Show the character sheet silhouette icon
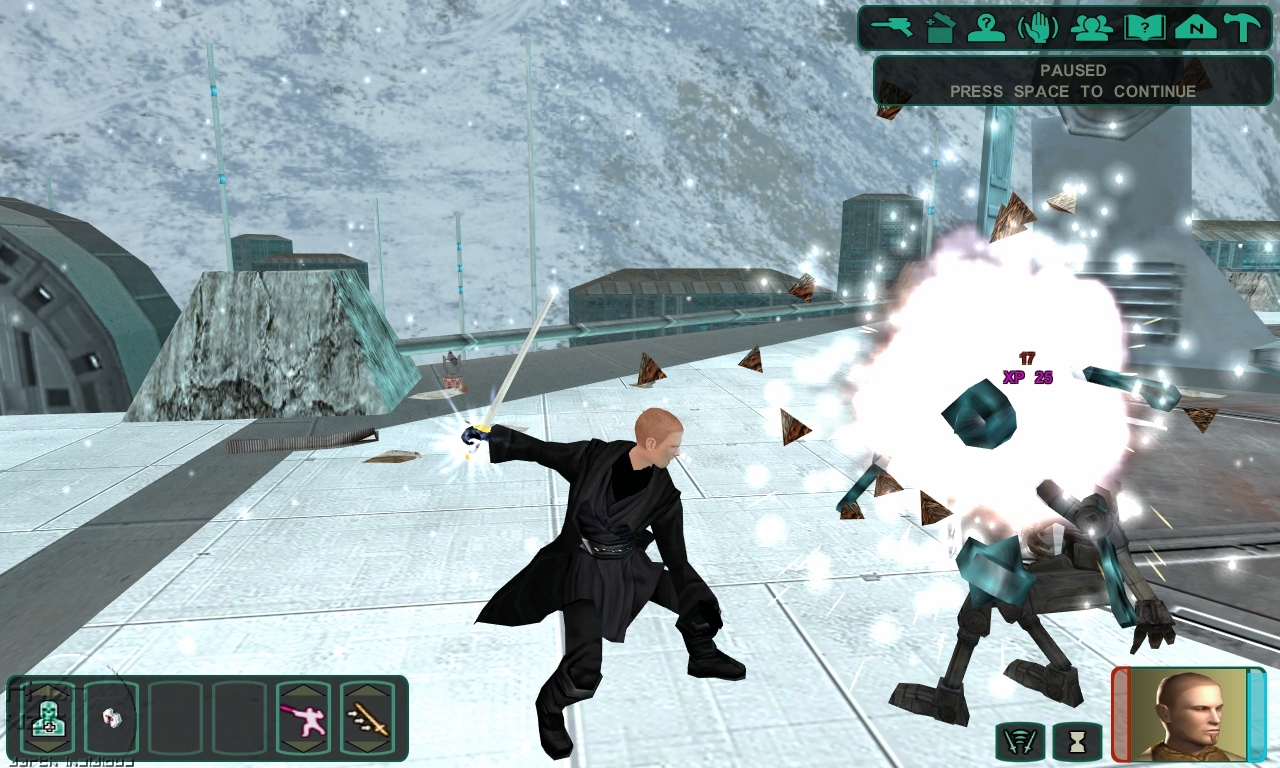 coord(986,27)
